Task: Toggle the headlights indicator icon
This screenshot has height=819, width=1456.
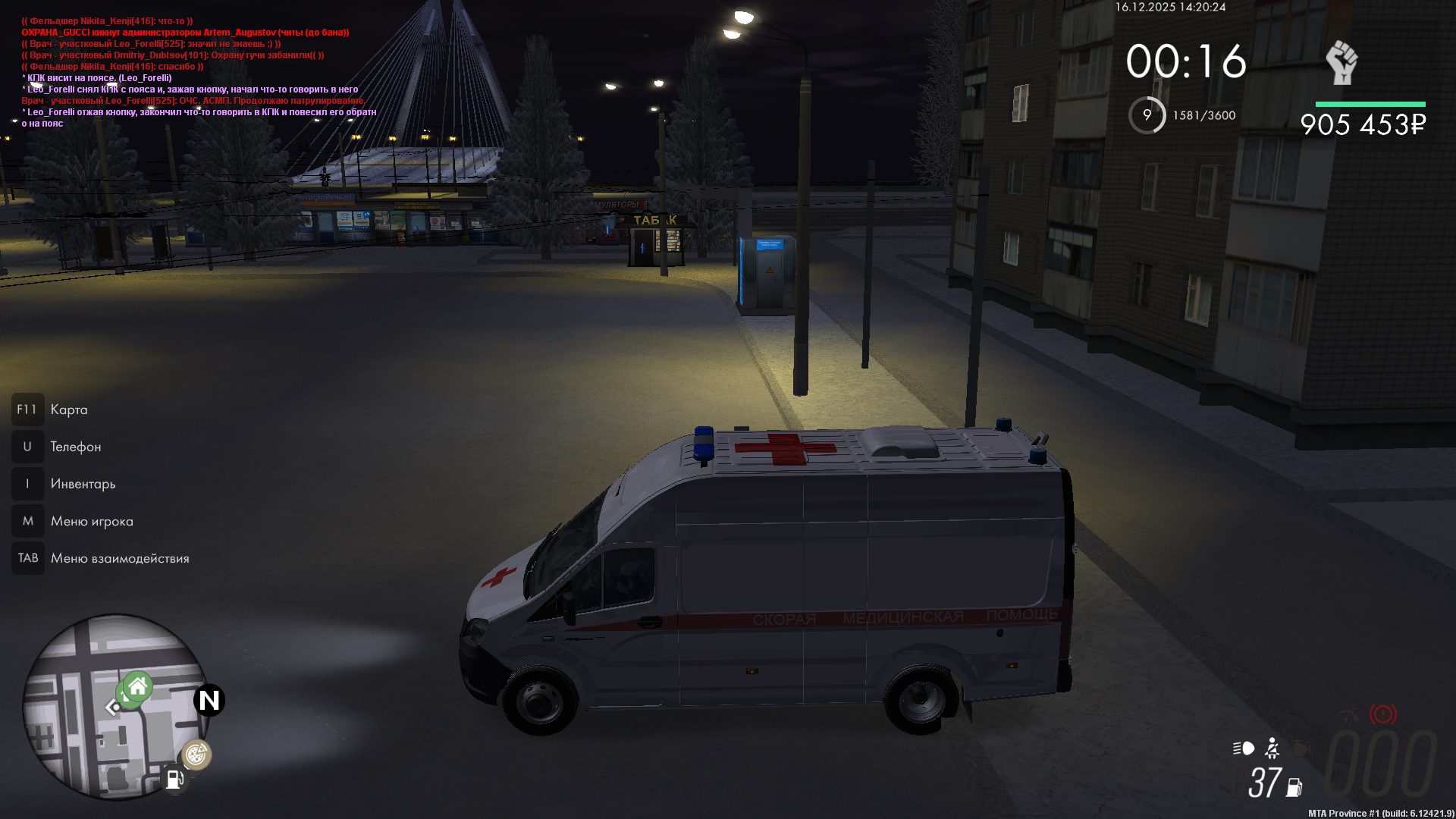Action: coord(1244,748)
